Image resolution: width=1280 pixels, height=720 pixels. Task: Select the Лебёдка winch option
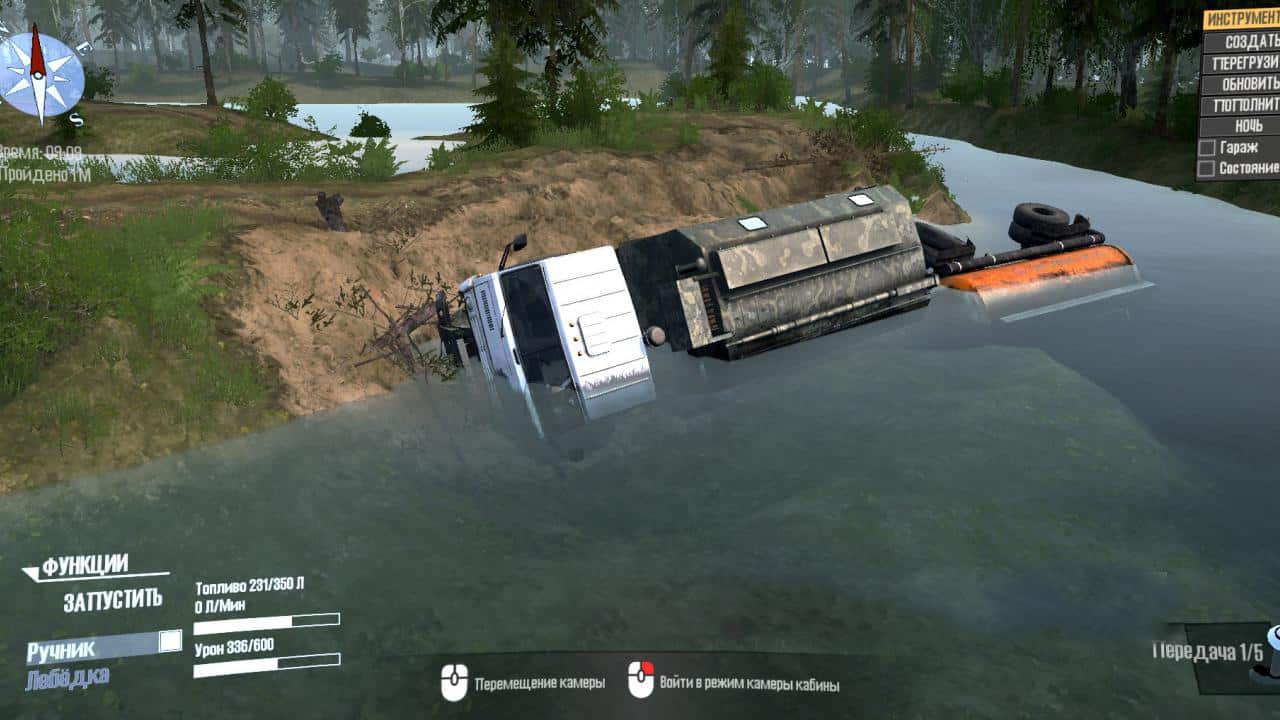pyautogui.click(x=68, y=677)
